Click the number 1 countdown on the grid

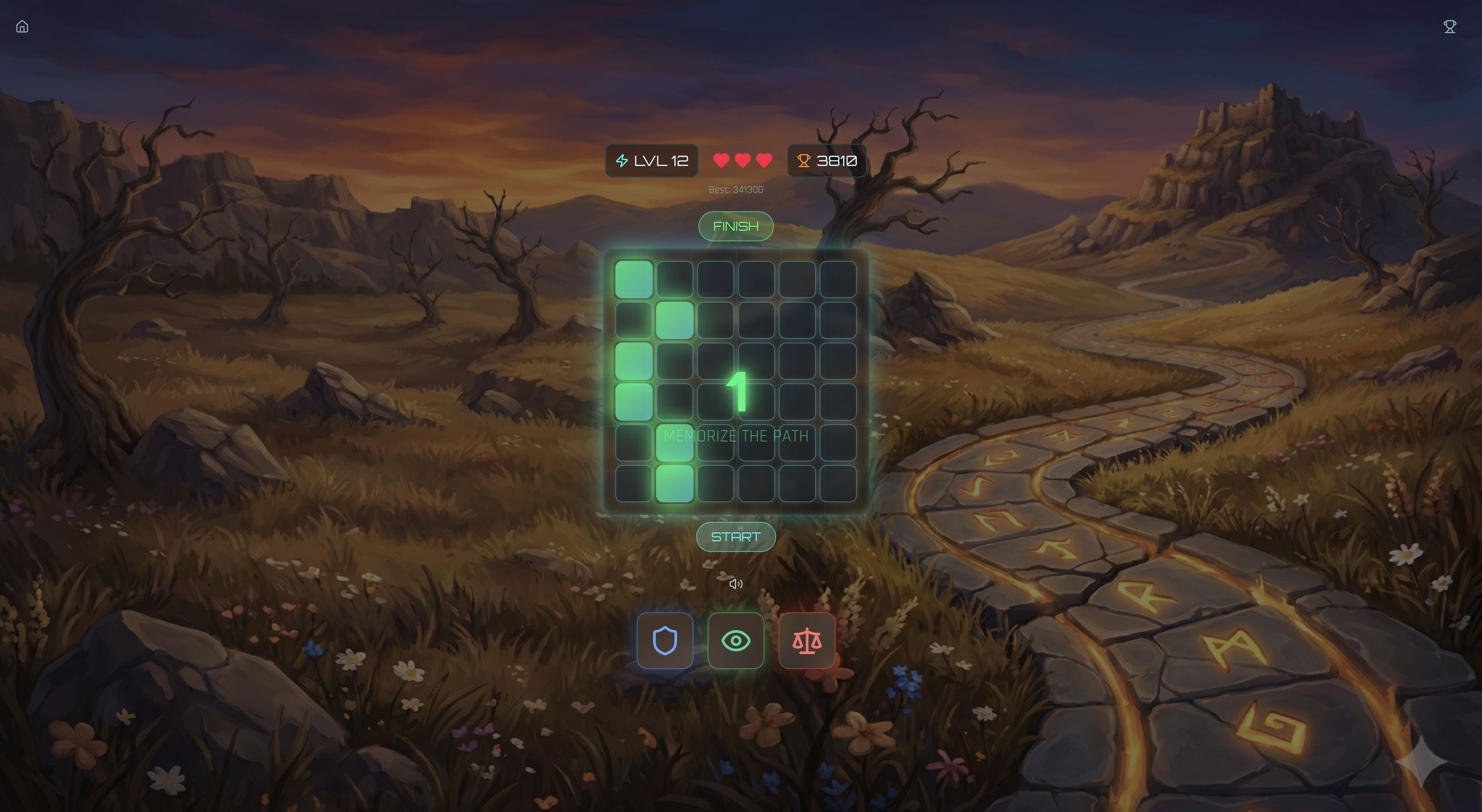738,392
